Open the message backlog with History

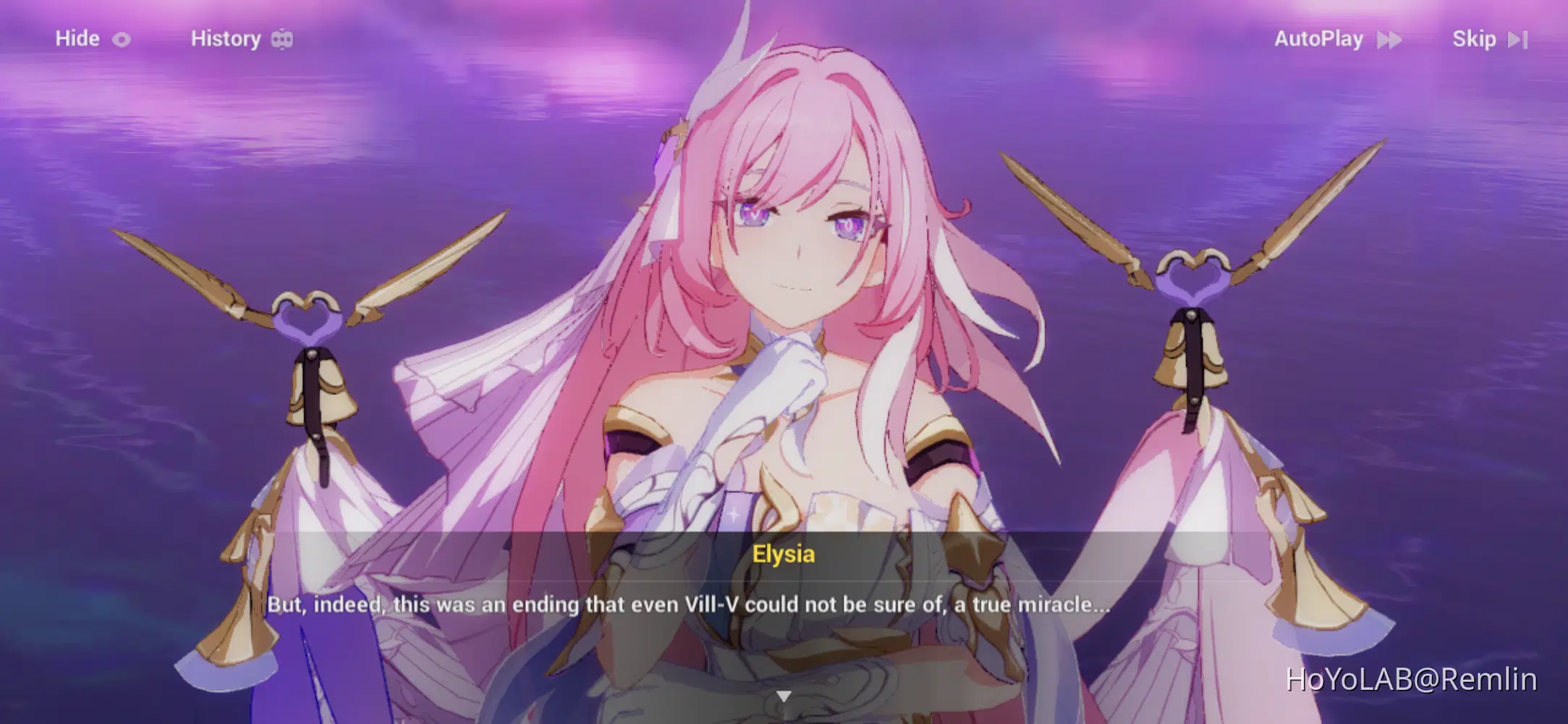coord(226,38)
